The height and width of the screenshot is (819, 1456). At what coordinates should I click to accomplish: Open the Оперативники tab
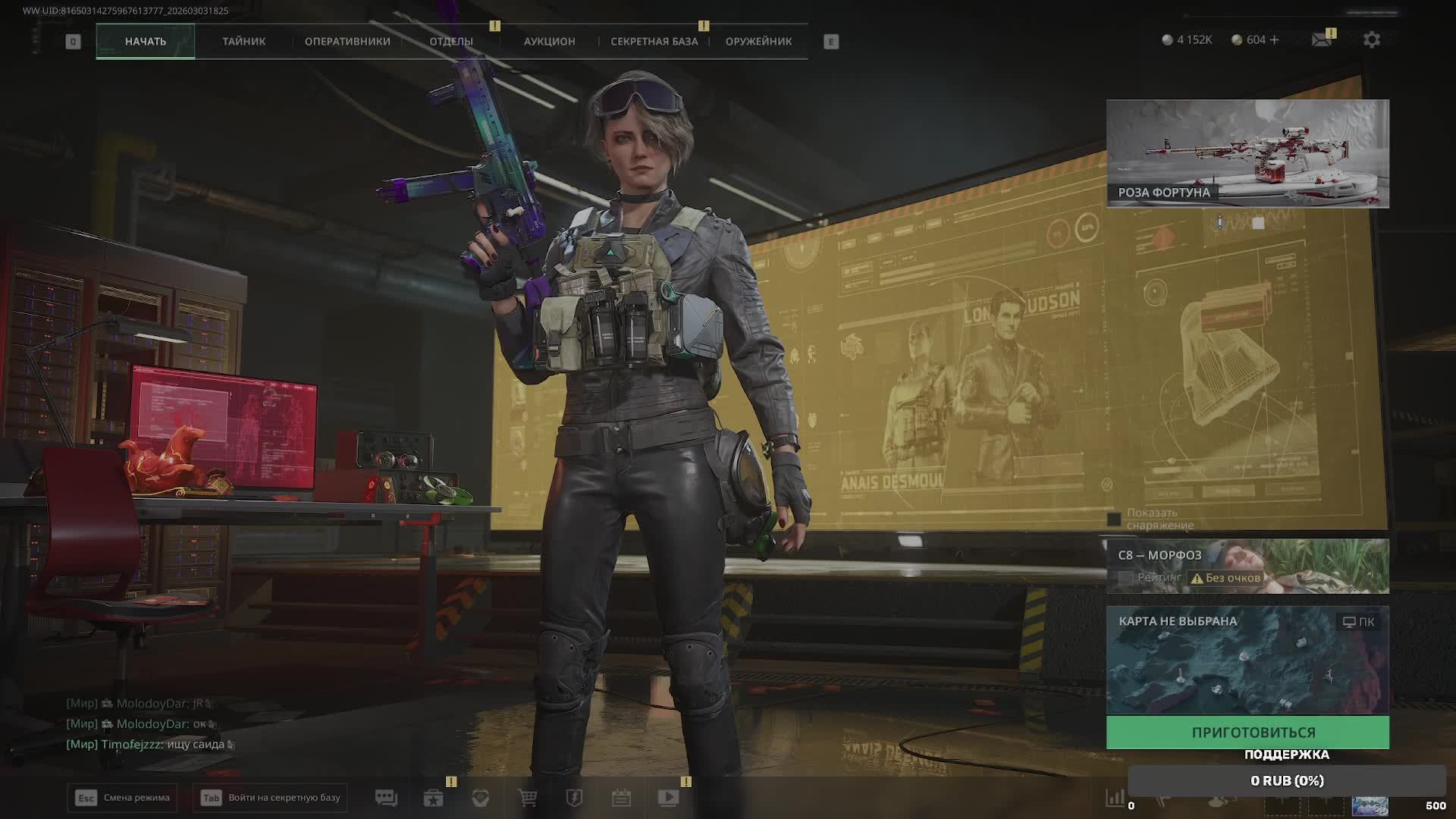pyautogui.click(x=347, y=41)
